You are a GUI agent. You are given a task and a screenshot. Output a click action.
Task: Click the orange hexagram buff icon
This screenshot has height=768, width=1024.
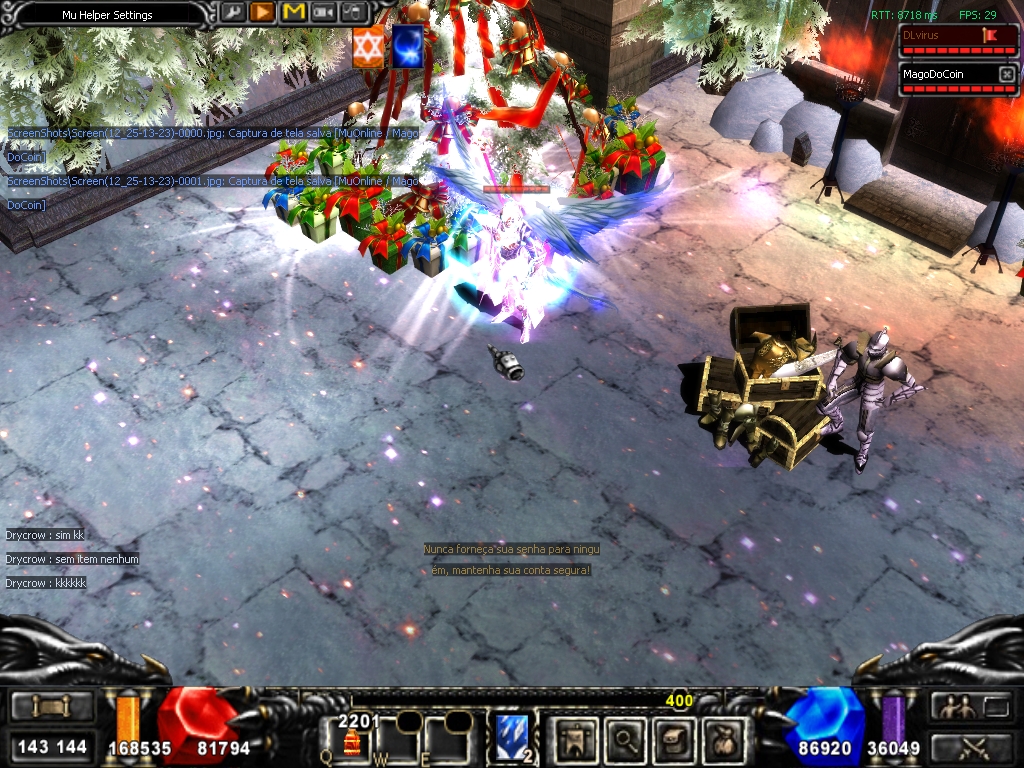tap(368, 48)
